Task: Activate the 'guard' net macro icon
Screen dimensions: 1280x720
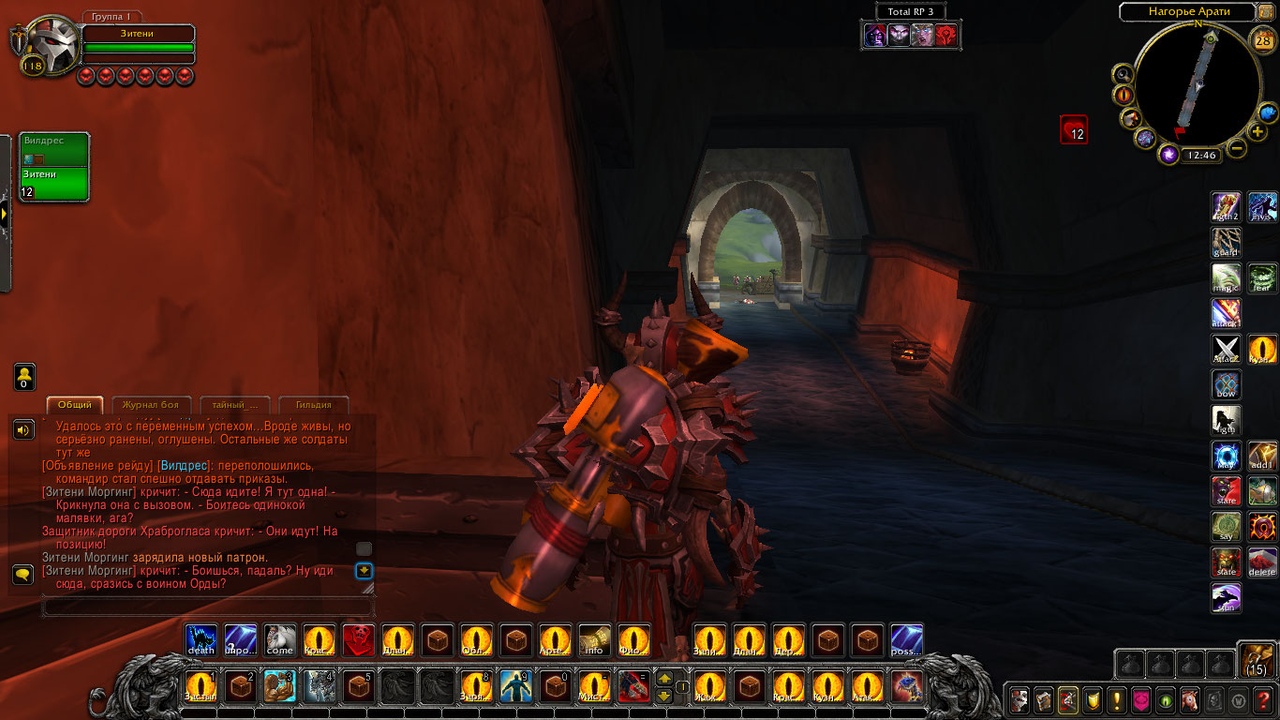Action: coord(1226,242)
